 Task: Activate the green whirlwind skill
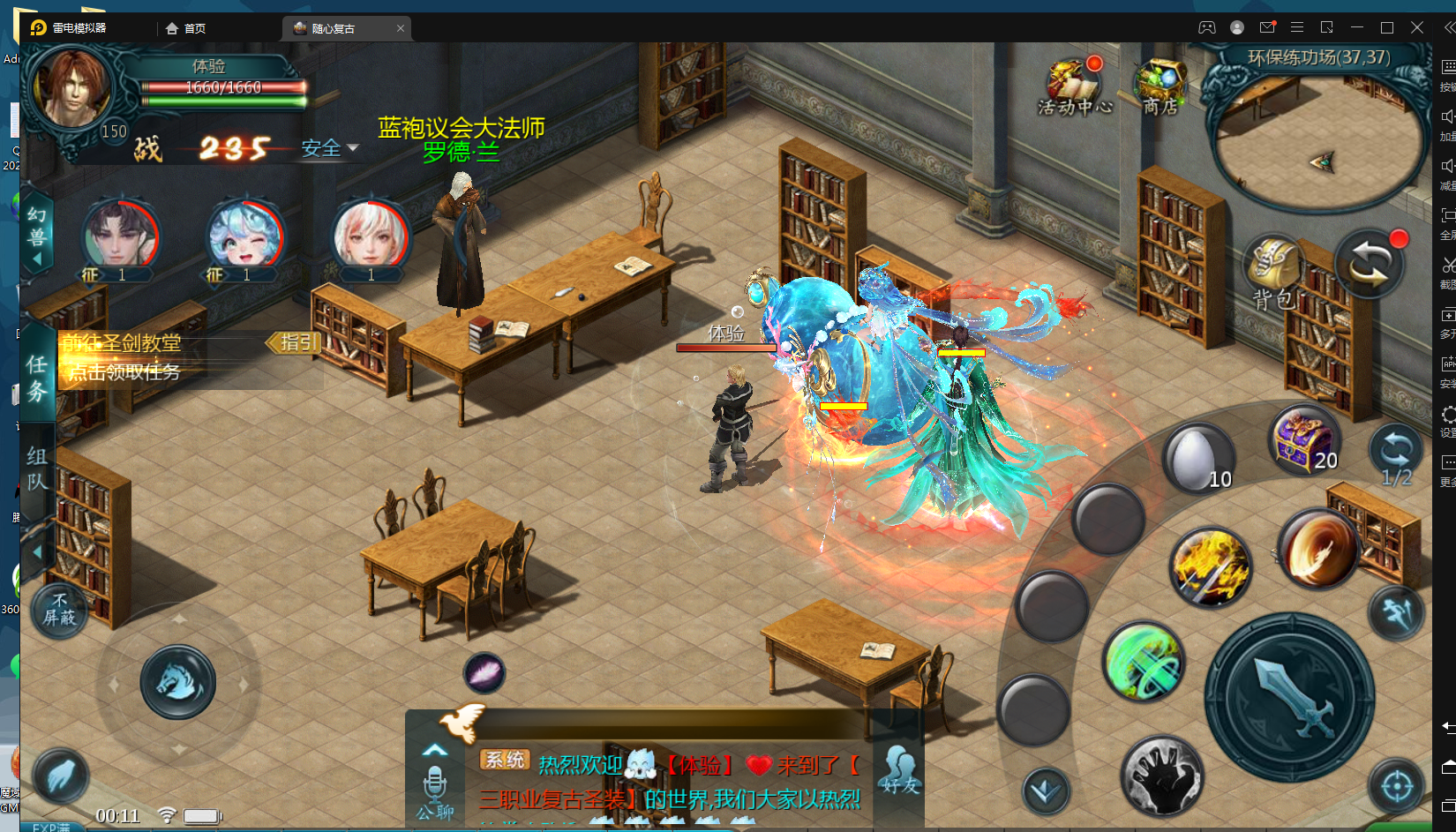coord(1144,661)
